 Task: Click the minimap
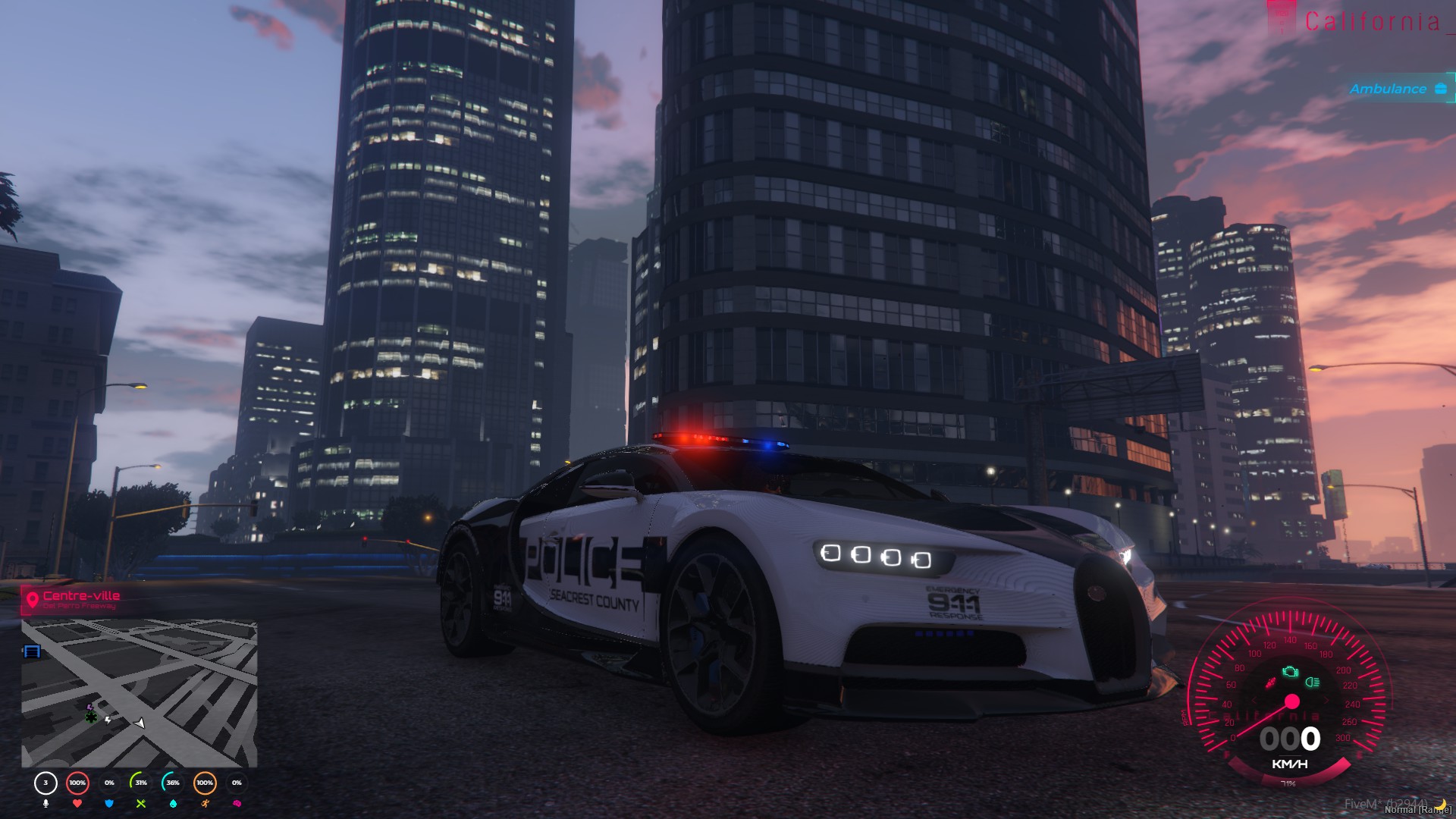pos(140,693)
